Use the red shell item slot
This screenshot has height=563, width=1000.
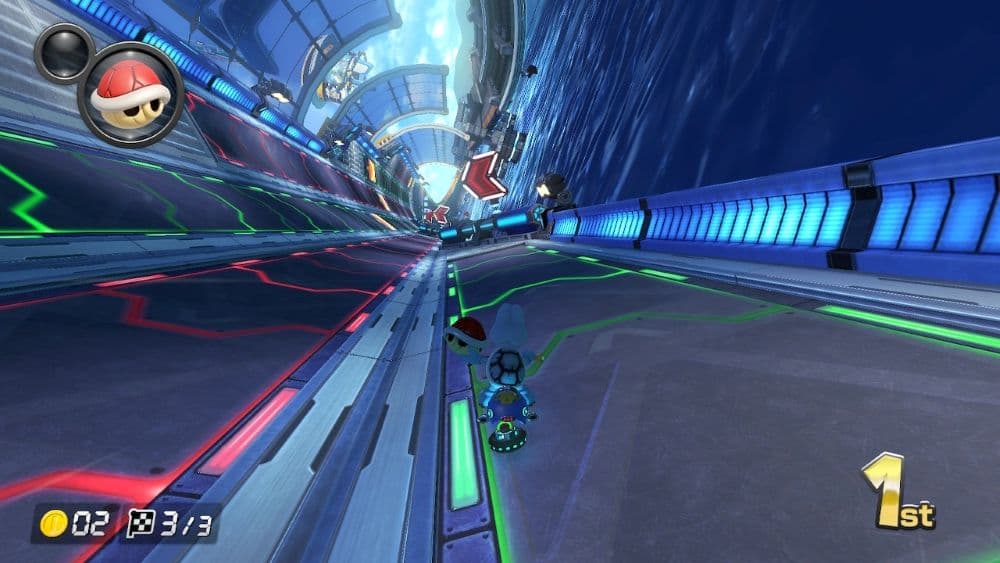130,94
